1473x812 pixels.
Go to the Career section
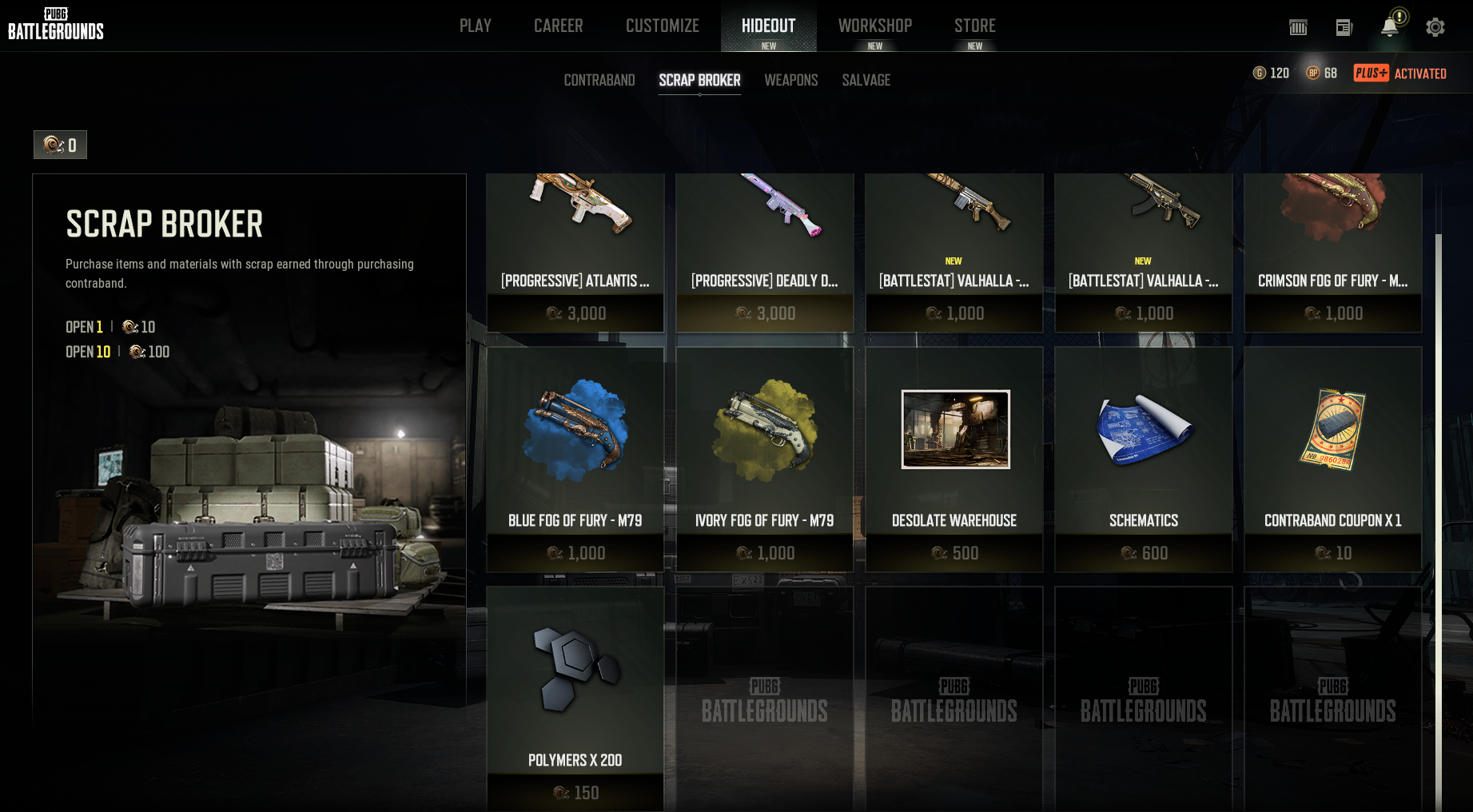point(558,26)
